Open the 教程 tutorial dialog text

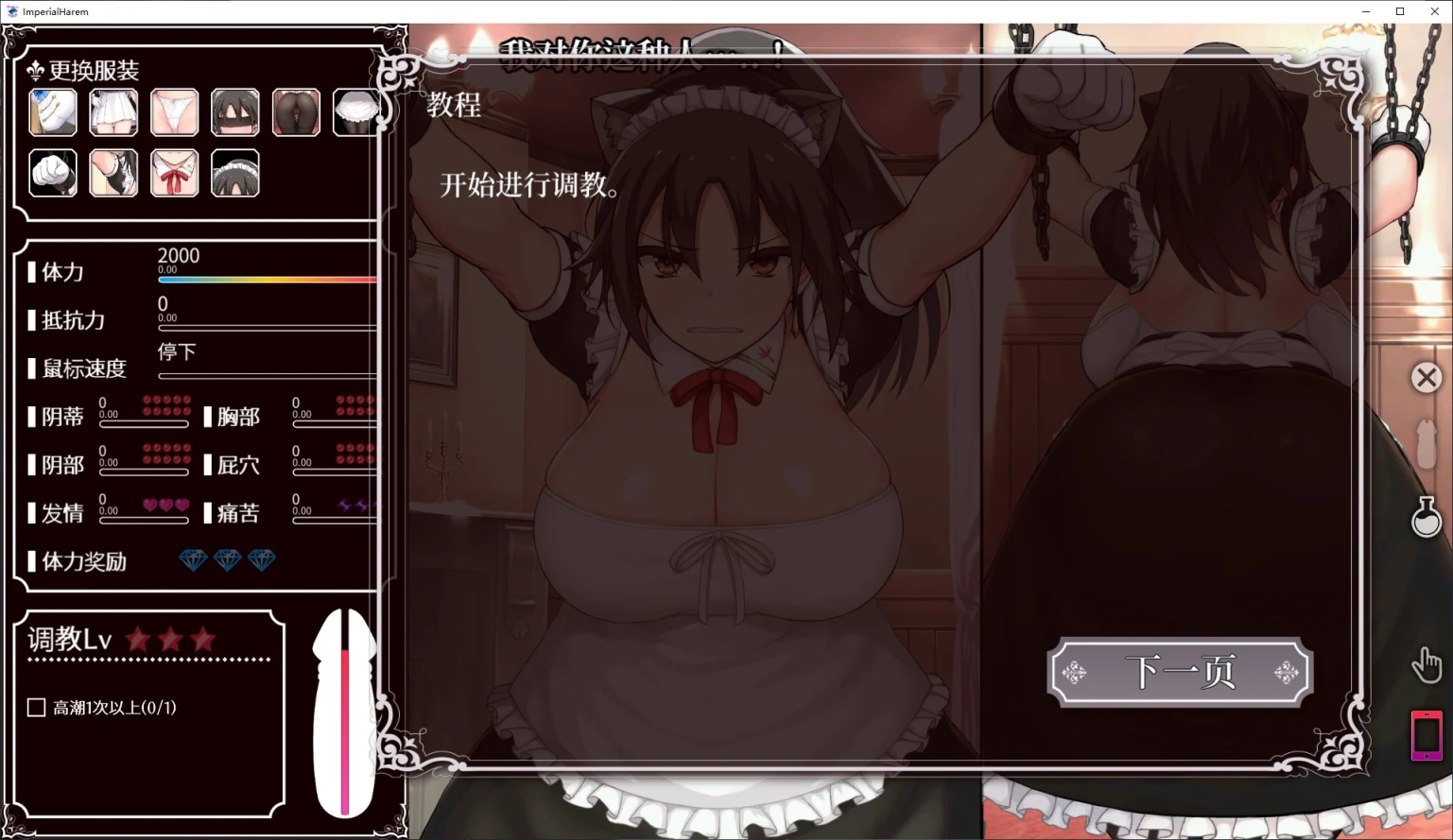click(455, 107)
